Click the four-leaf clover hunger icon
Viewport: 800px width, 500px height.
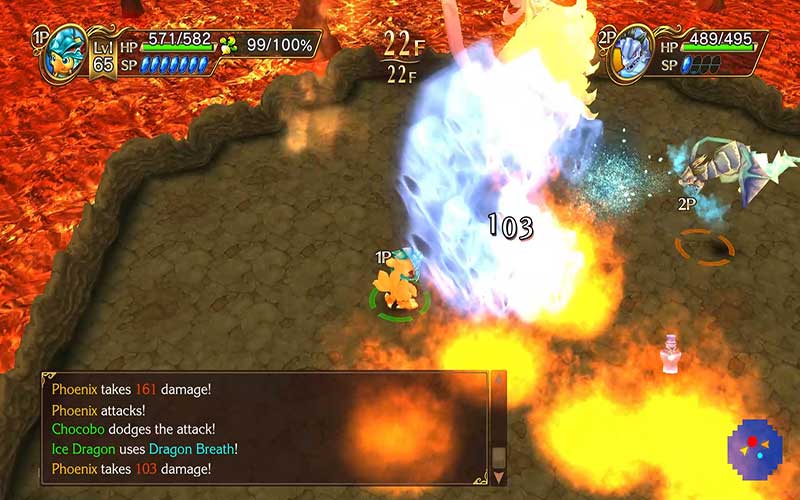tap(229, 44)
